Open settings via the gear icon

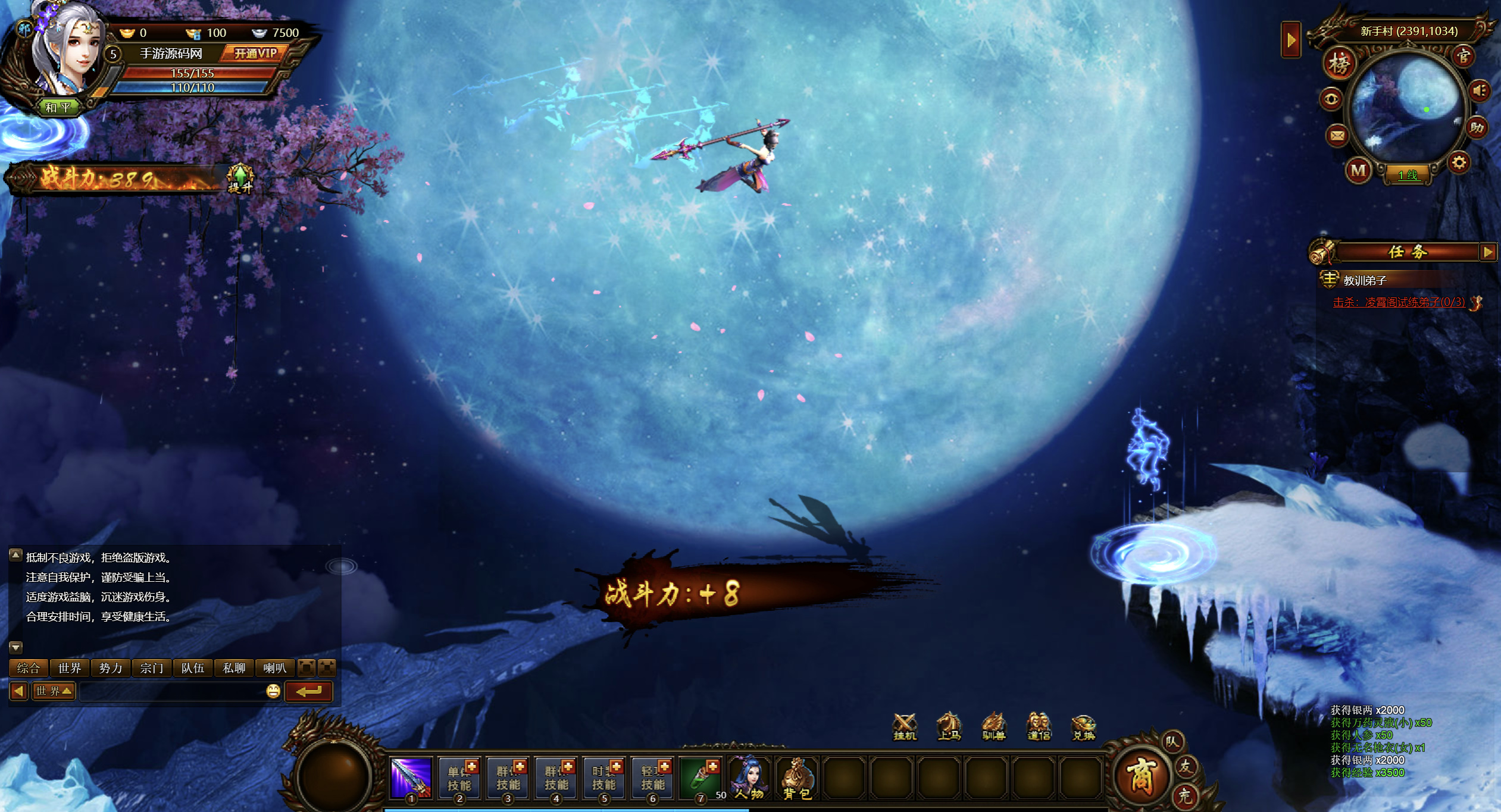[x=1459, y=162]
